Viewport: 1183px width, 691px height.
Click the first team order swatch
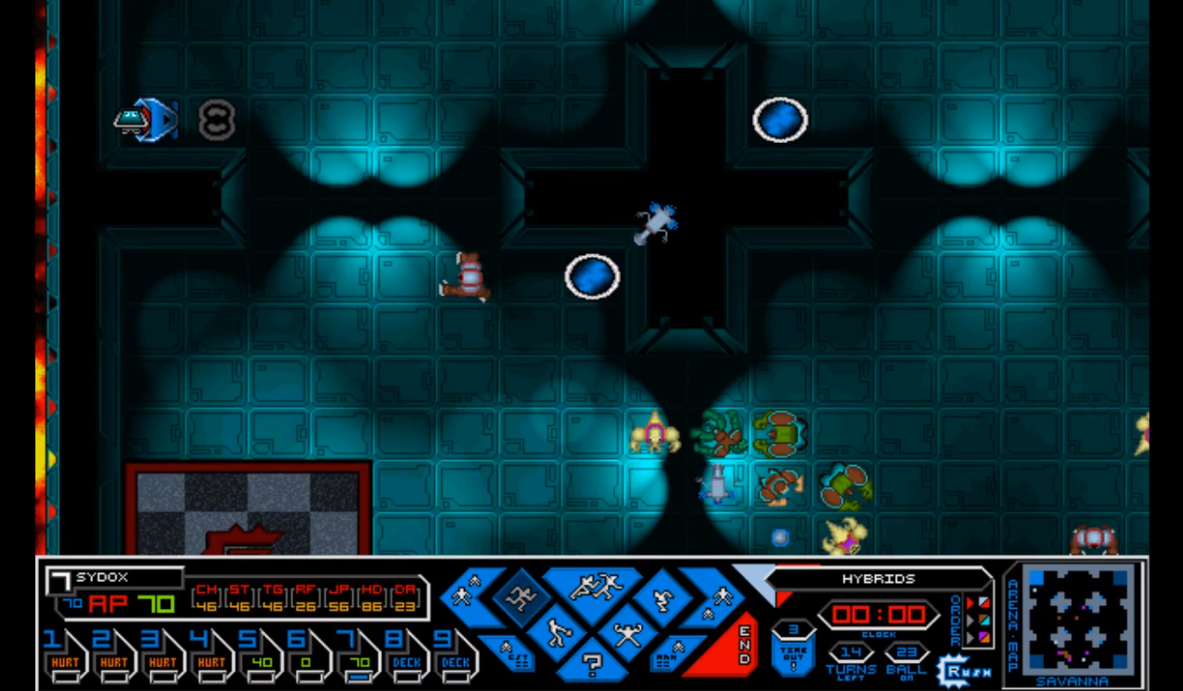[982, 603]
